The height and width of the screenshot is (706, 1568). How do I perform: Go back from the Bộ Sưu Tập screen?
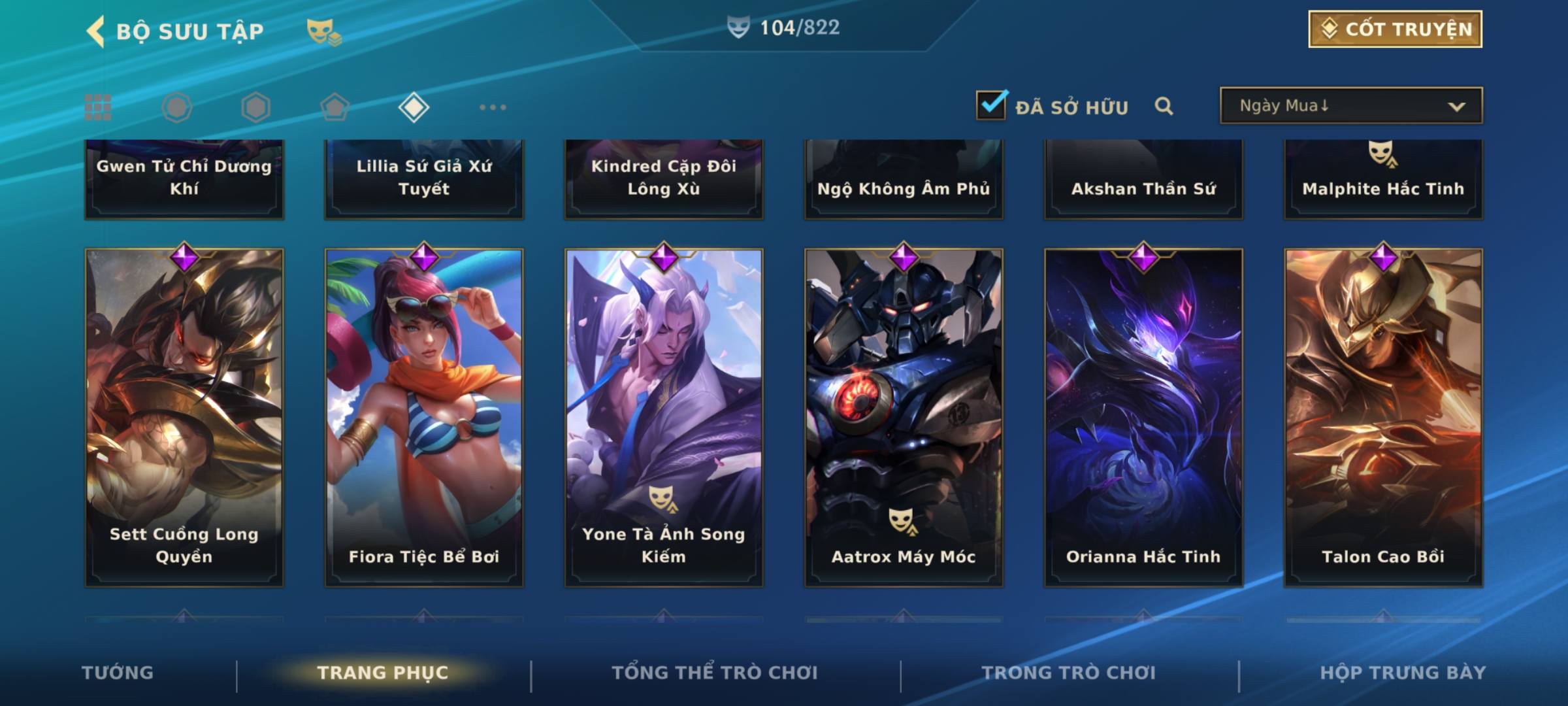[97, 31]
